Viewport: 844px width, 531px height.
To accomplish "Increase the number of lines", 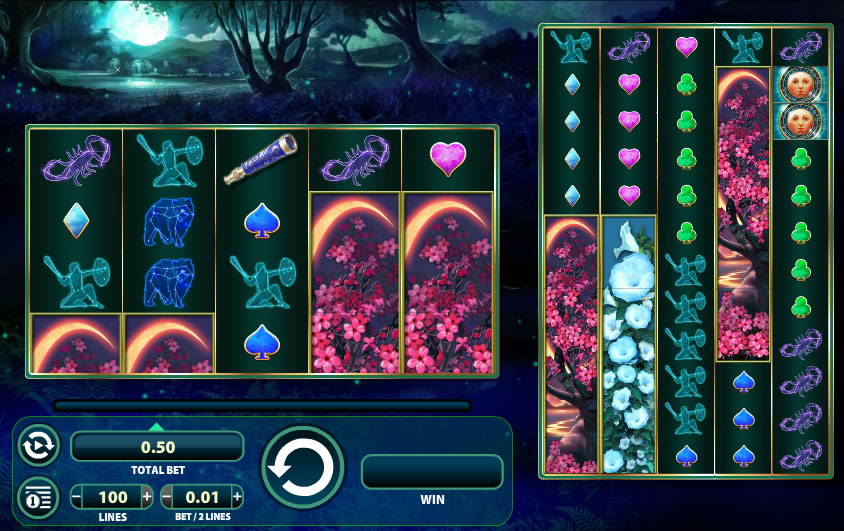I will (147, 497).
